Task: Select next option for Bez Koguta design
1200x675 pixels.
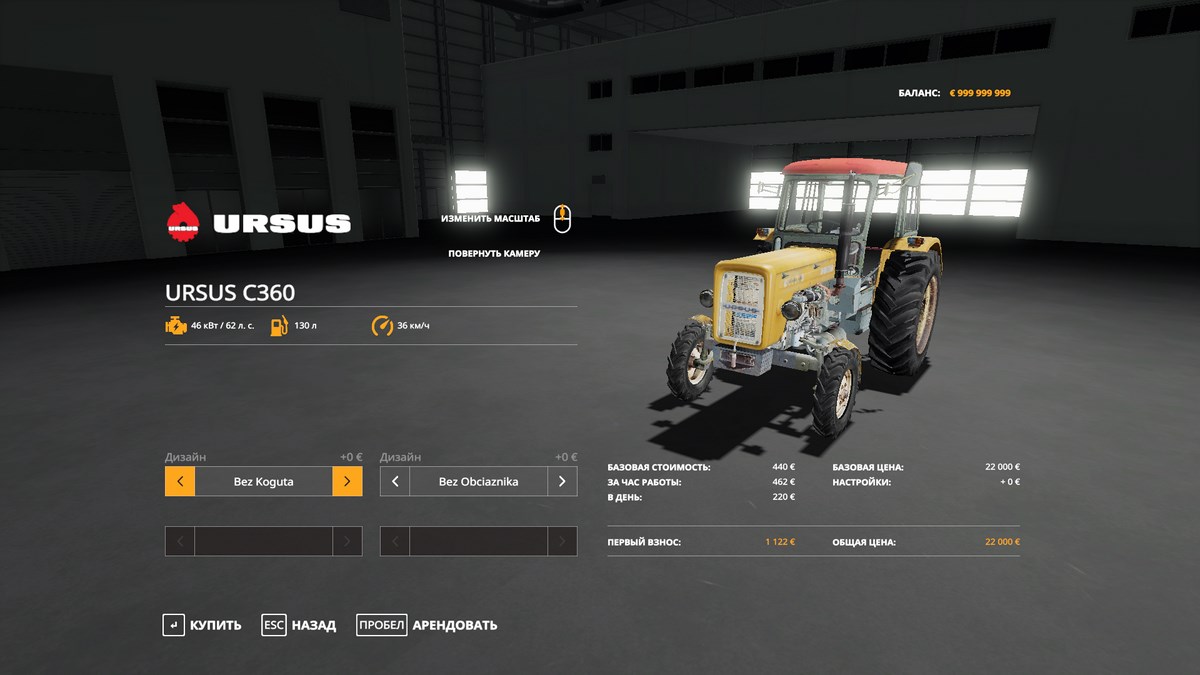Action: click(347, 481)
